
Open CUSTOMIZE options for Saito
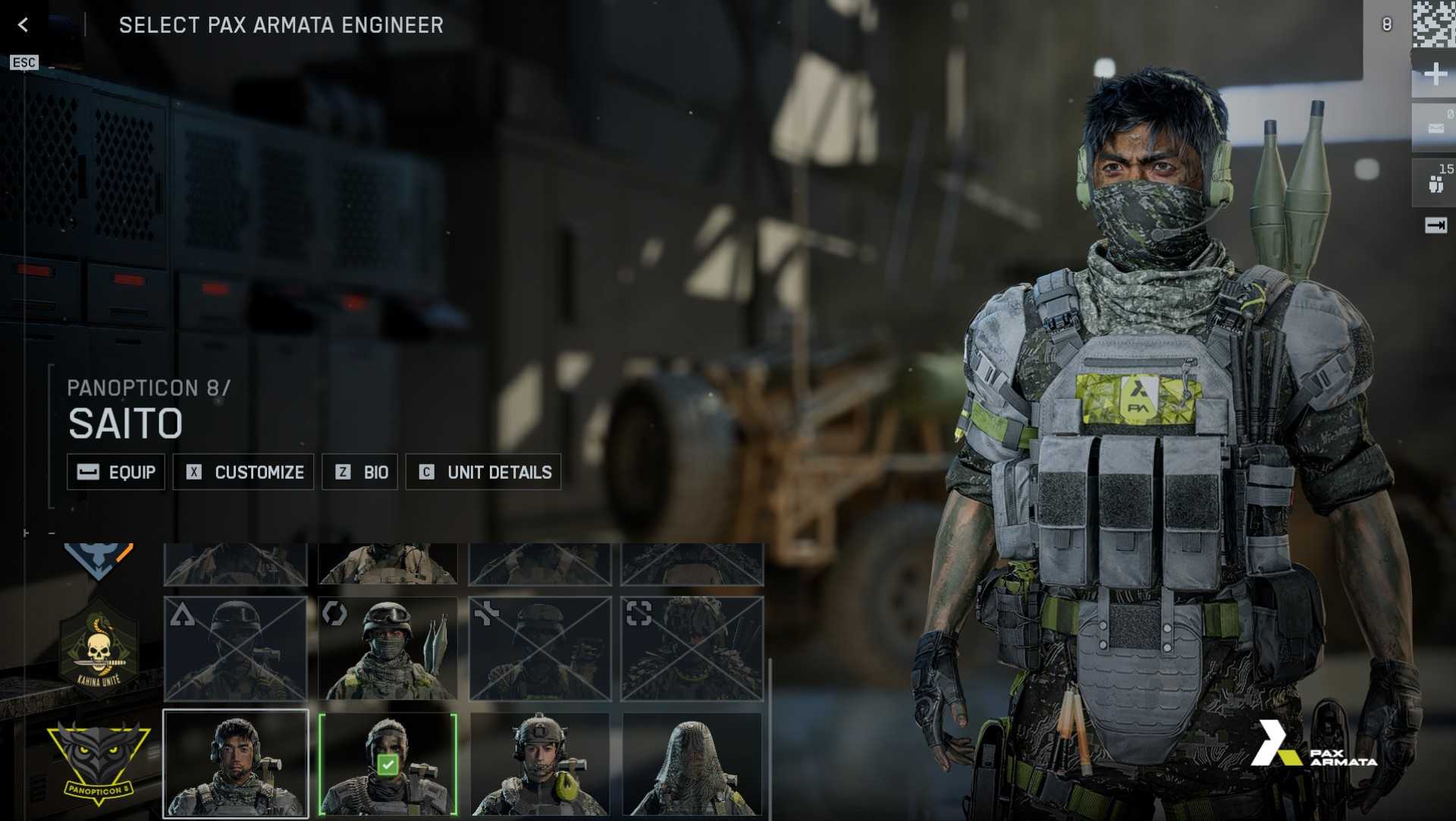243,471
